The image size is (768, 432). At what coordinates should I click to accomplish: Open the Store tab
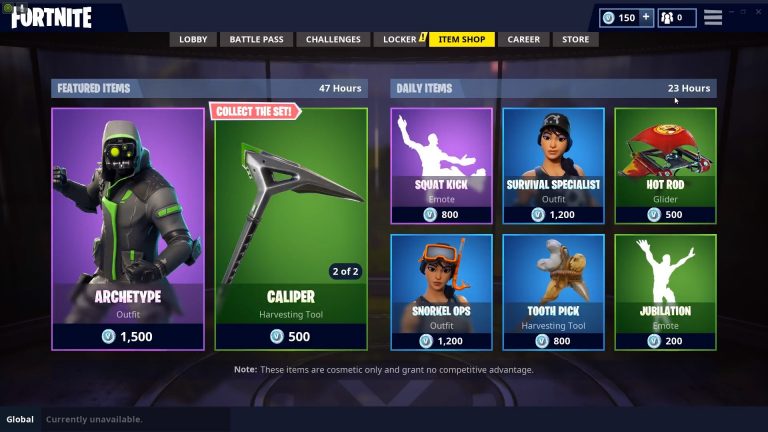575,40
